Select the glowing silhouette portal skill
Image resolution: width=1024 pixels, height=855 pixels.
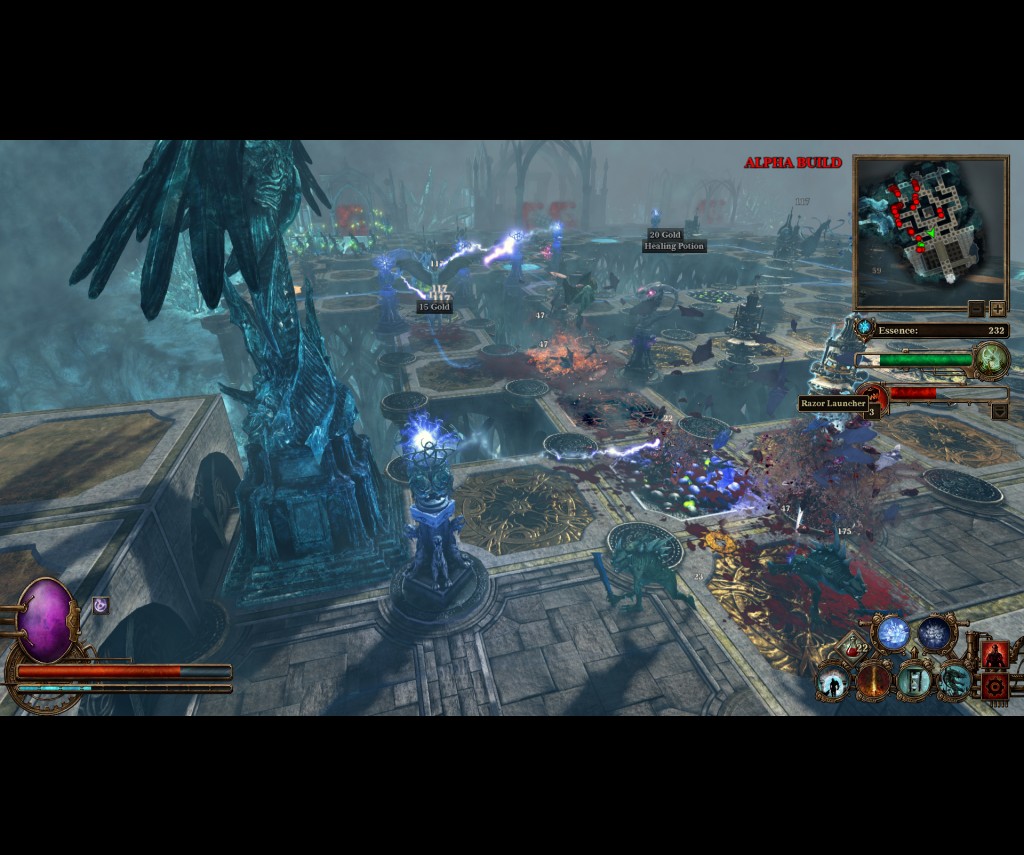831,683
